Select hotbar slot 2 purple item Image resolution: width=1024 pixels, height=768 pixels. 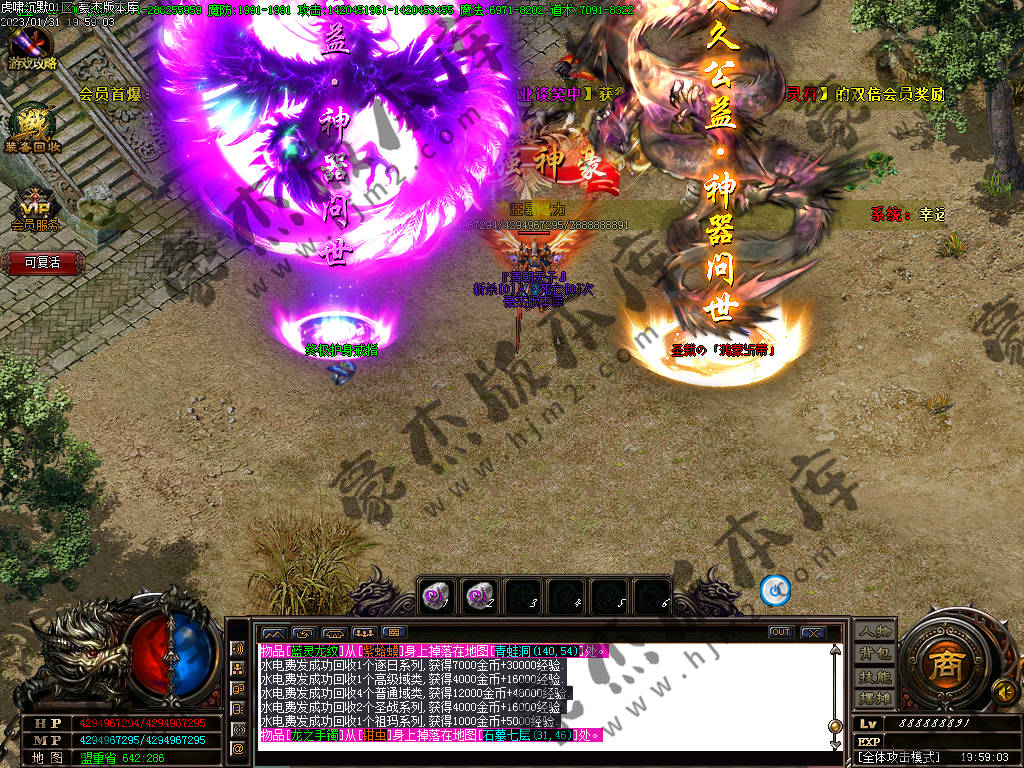(x=479, y=596)
